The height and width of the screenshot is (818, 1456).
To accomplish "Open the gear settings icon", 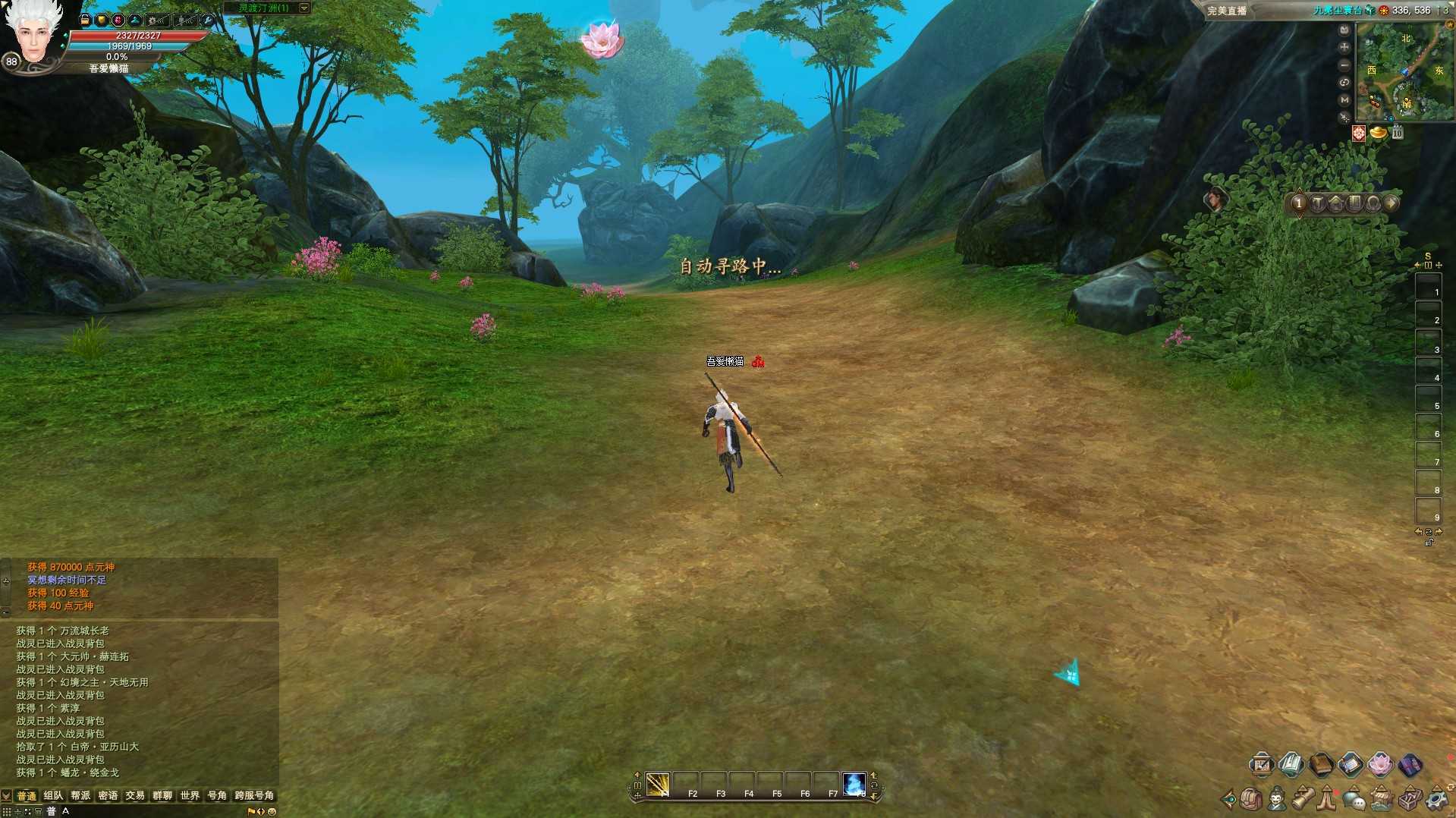I will coord(1437,799).
